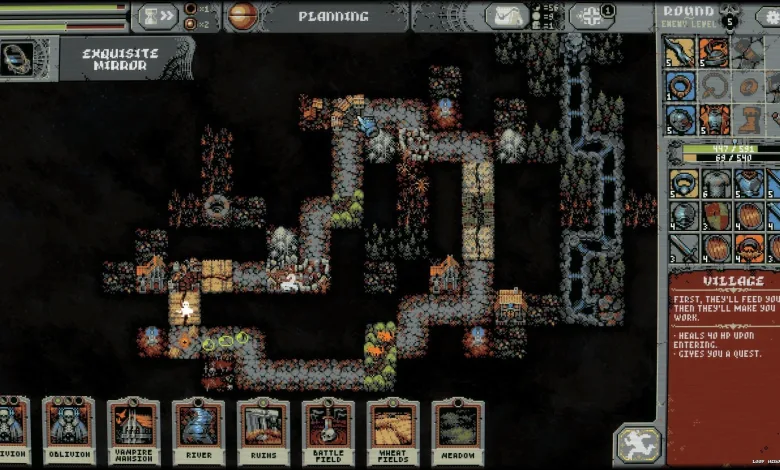The height and width of the screenshot is (470, 780).
Task: Open the camp supplies button in top bar
Action: click(x=507, y=16)
